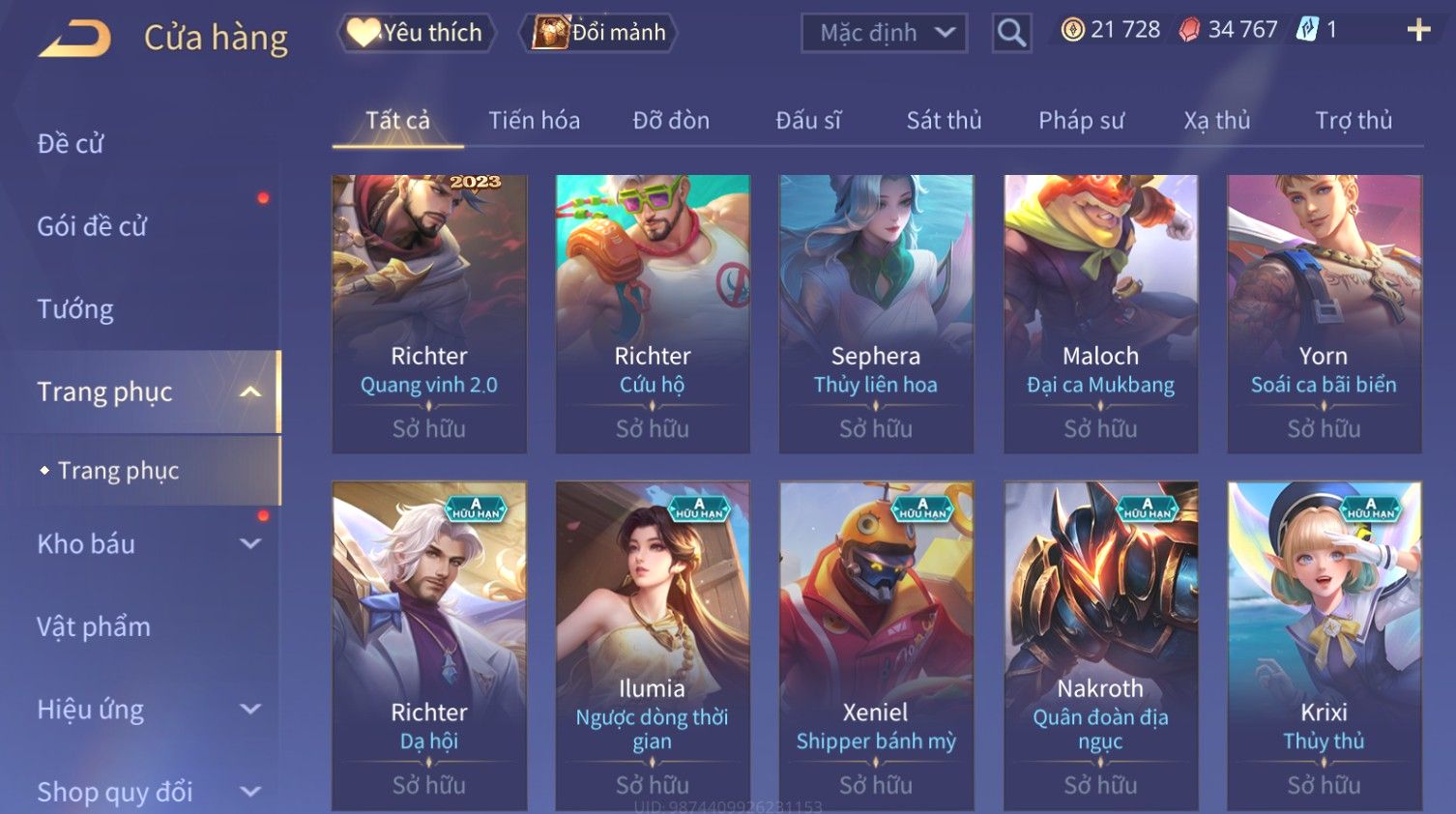Show the Sát thủ category
This screenshot has height=814, width=1456.
tap(944, 121)
